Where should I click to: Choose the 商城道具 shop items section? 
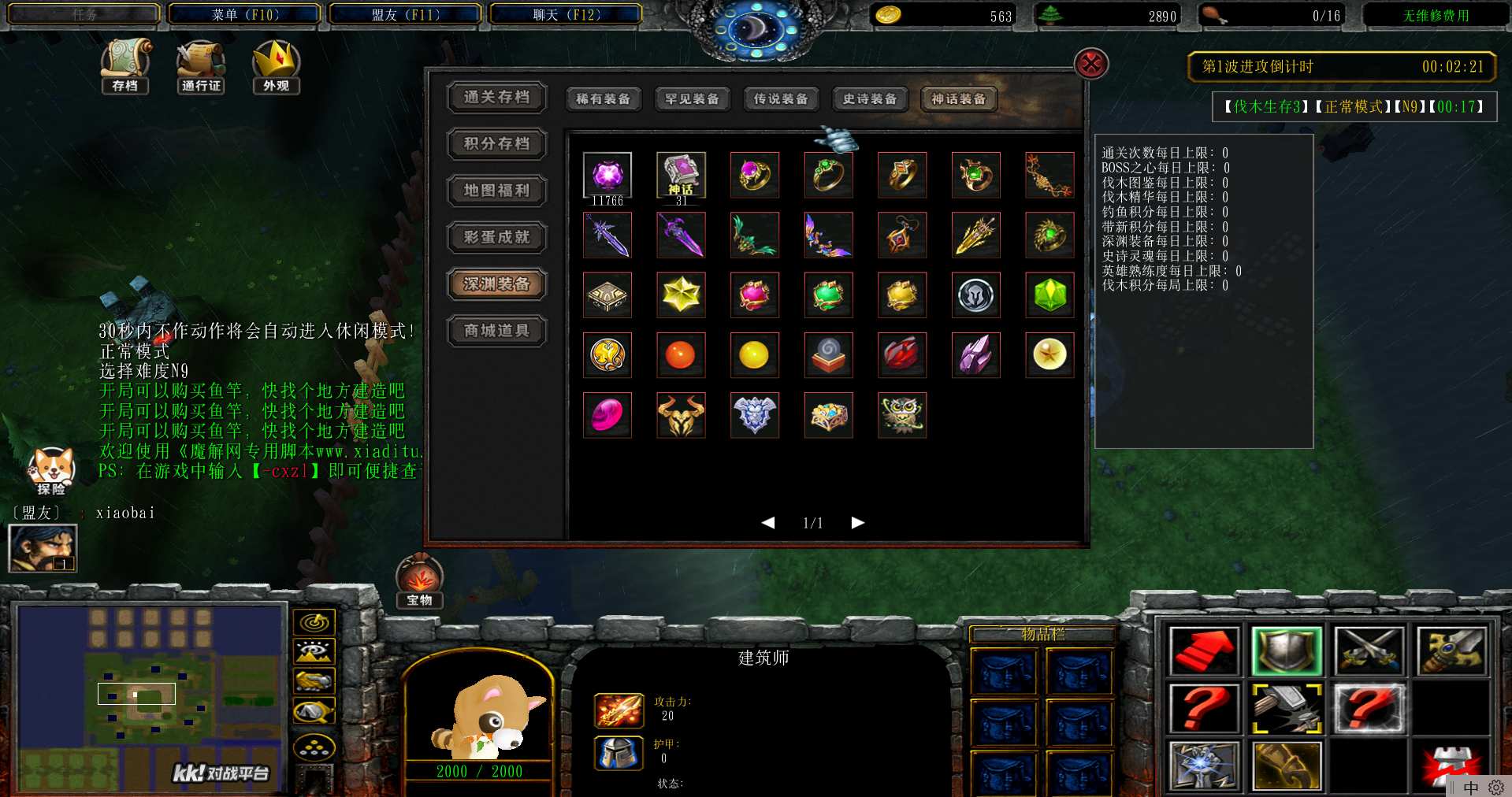[x=496, y=331]
